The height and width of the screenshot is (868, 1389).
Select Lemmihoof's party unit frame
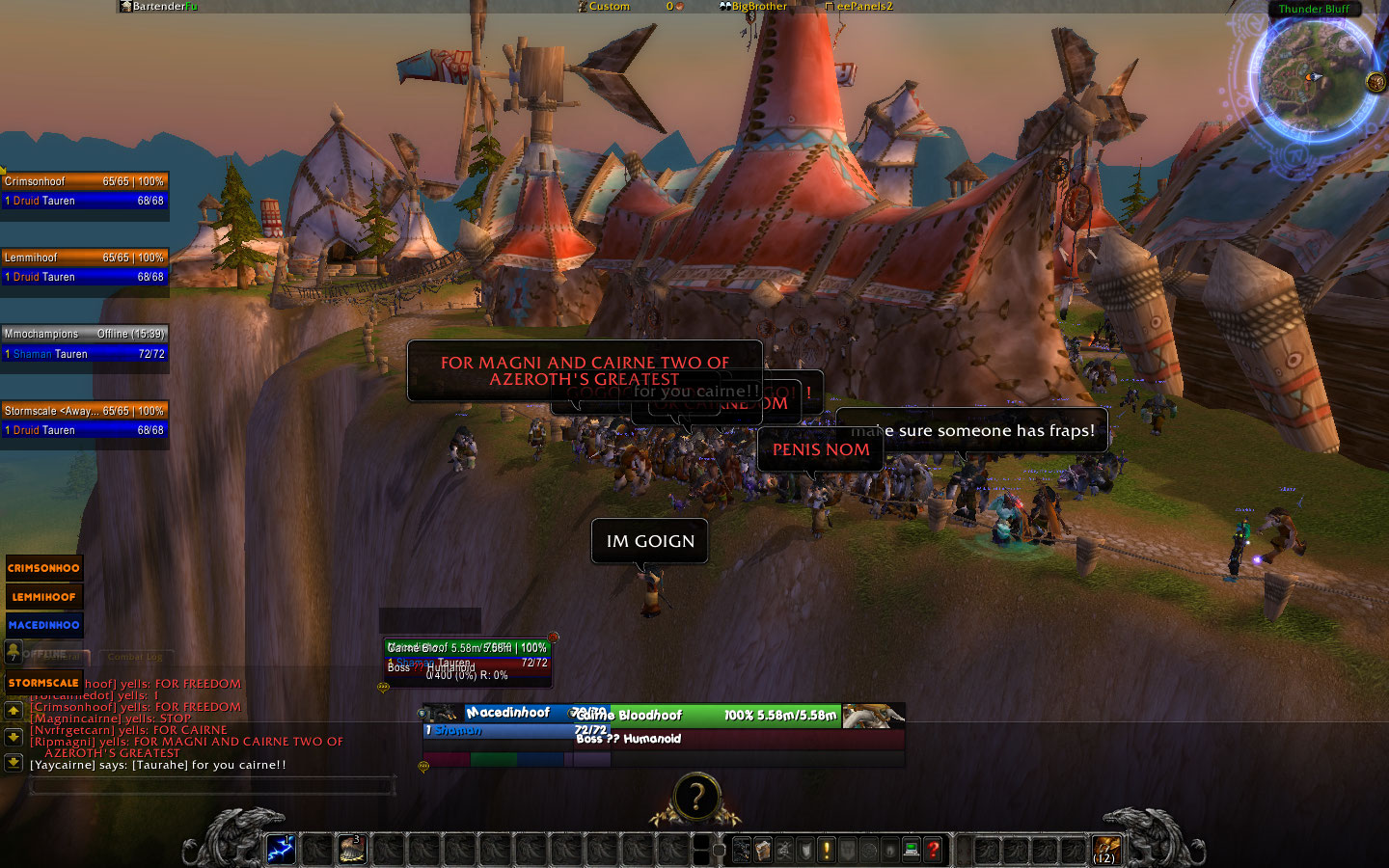[x=85, y=267]
